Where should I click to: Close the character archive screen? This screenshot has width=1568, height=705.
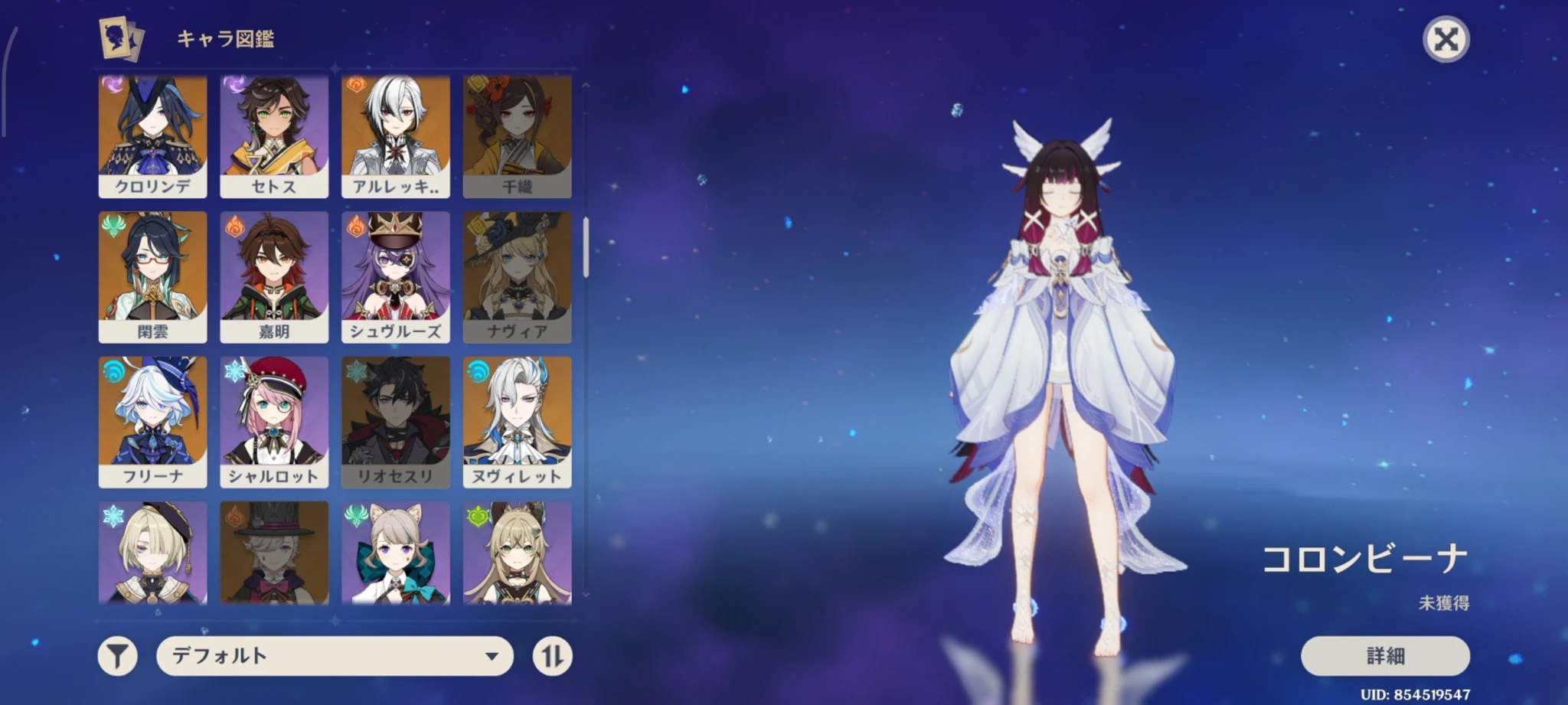(x=1445, y=39)
